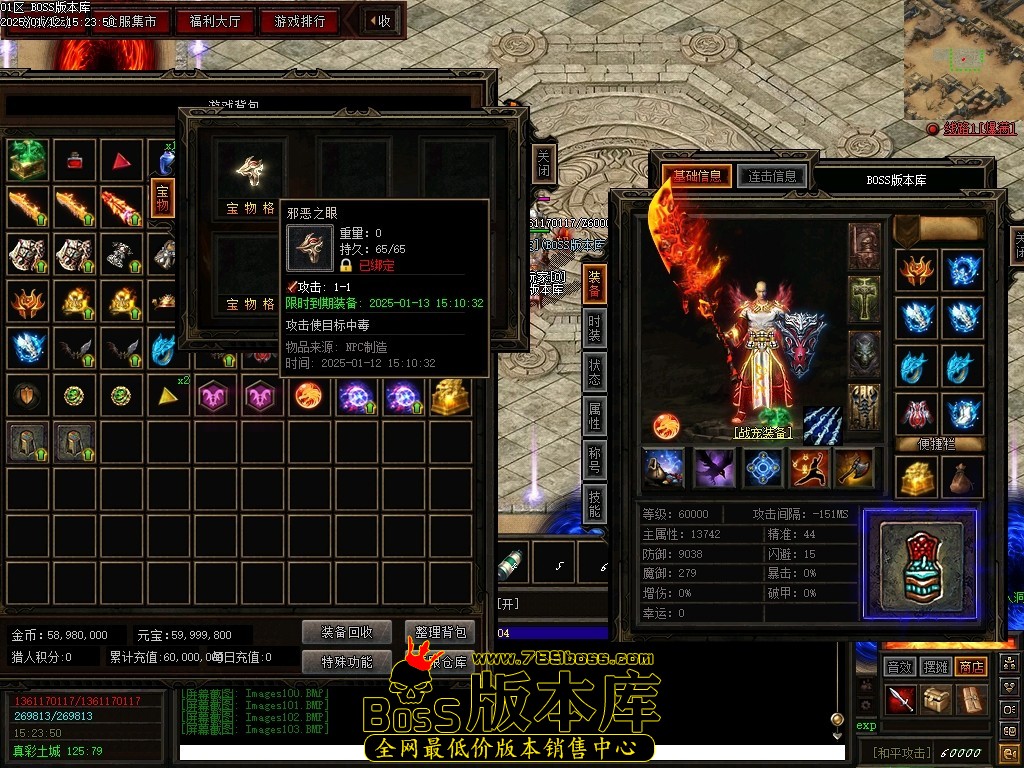Sort the bag with 整理背包
This screenshot has height=768, width=1024.
pos(440,632)
